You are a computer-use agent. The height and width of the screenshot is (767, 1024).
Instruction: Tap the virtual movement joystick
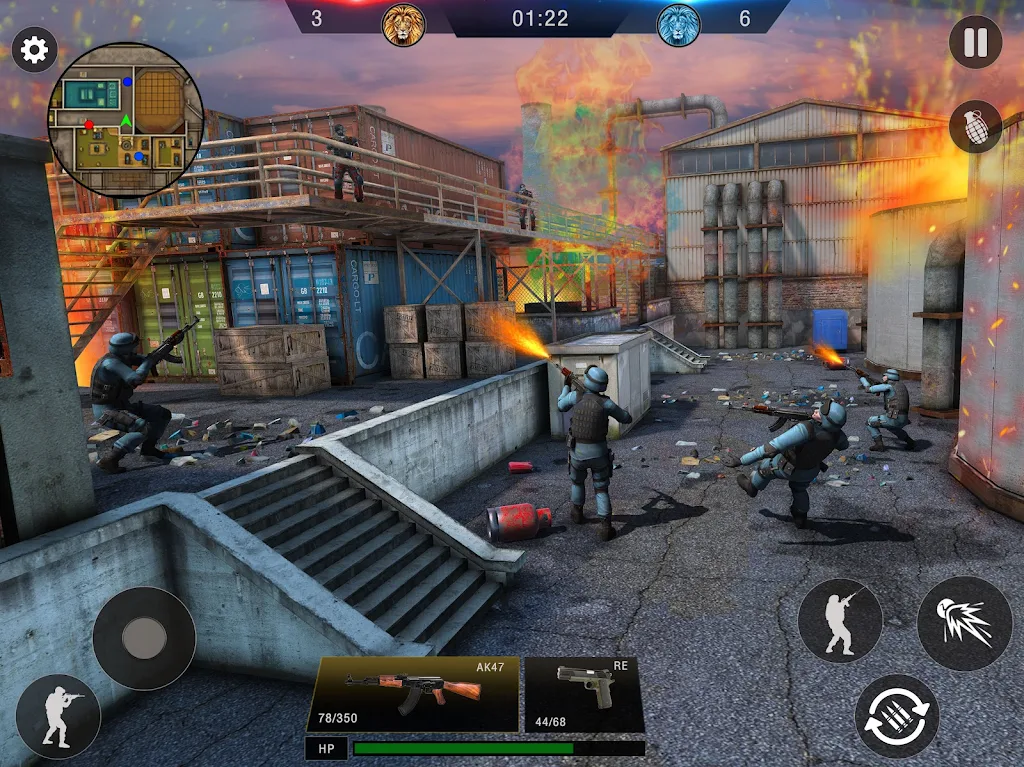click(144, 638)
